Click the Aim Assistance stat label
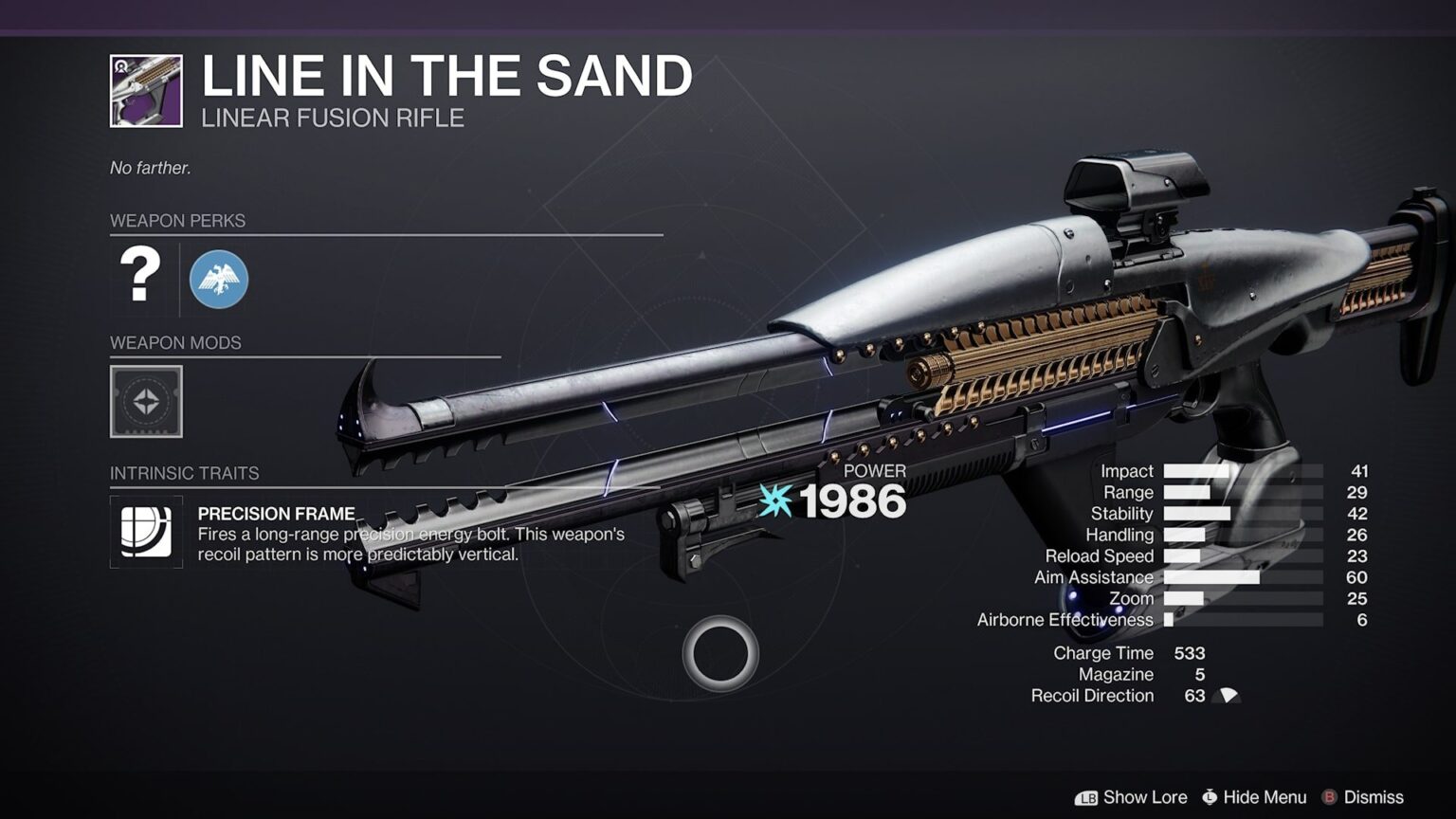The image size is (1456, 819). coord(1093,576)
